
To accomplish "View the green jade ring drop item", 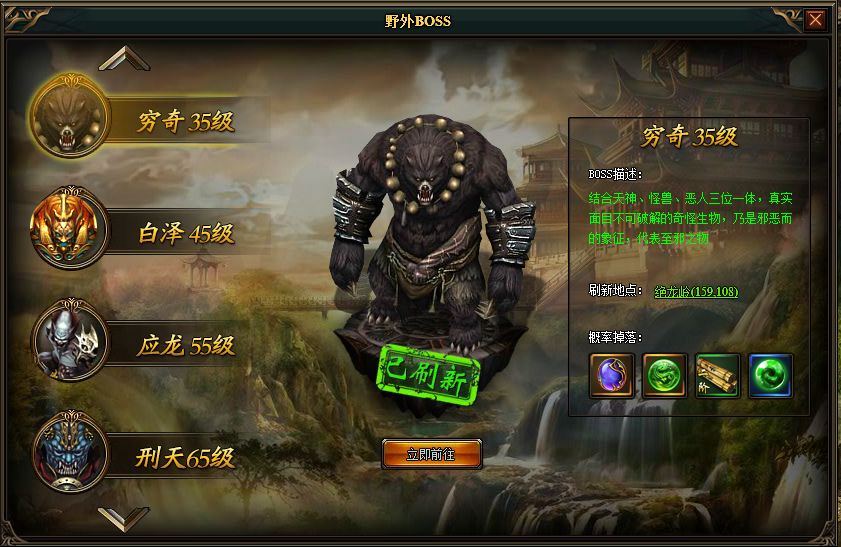I will (770, 376).
